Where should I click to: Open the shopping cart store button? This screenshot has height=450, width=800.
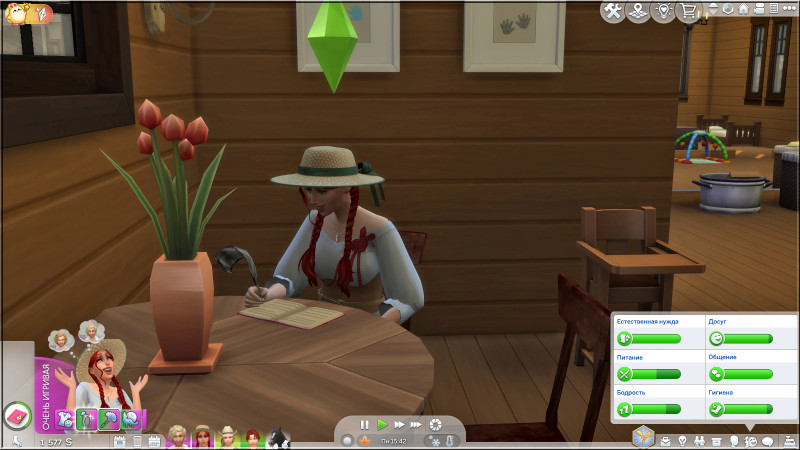685,11
